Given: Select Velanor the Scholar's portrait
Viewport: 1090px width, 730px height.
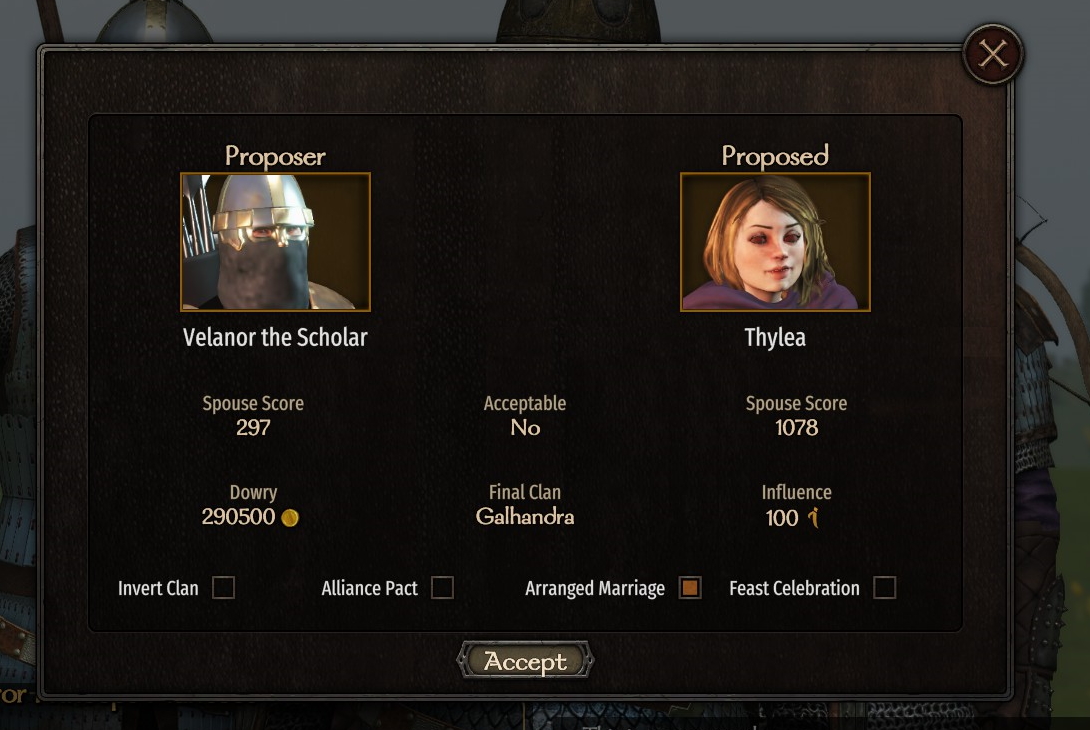Looking at the screenshot, I should coord(275,242).
